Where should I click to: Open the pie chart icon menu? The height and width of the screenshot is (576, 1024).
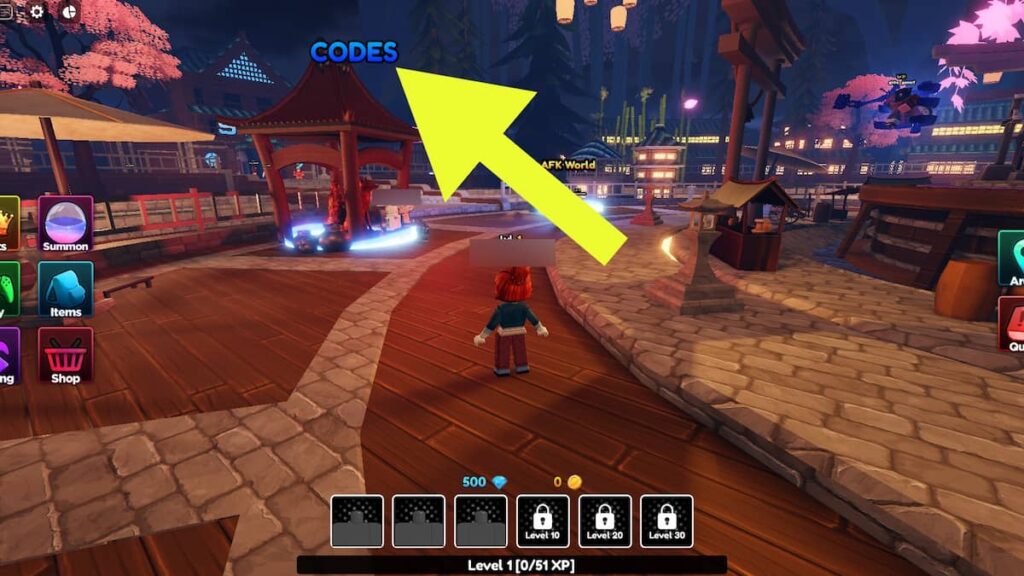click(70, 12)
